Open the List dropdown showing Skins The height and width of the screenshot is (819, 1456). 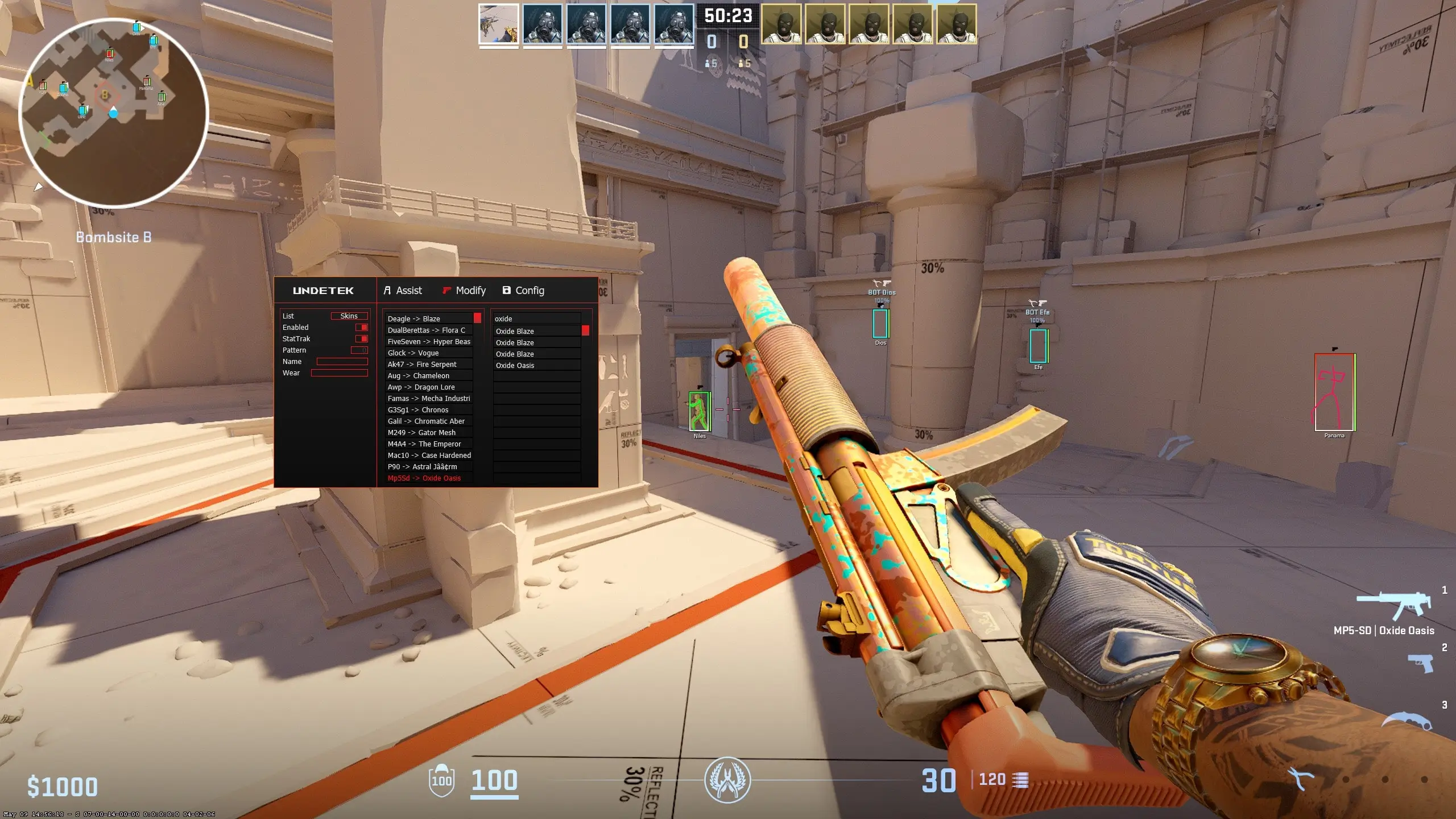349,316
